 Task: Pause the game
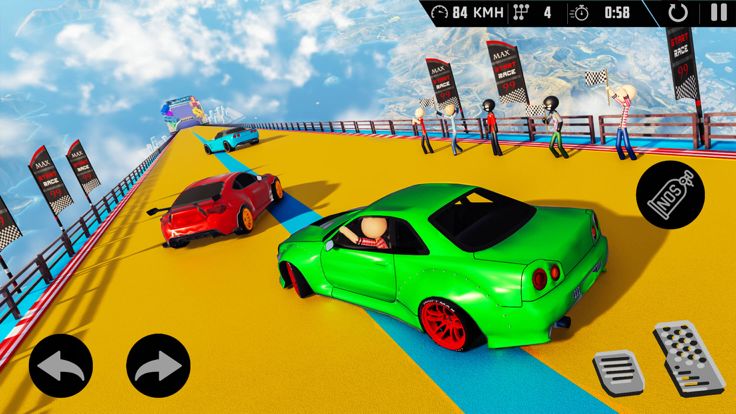[718, 13]
